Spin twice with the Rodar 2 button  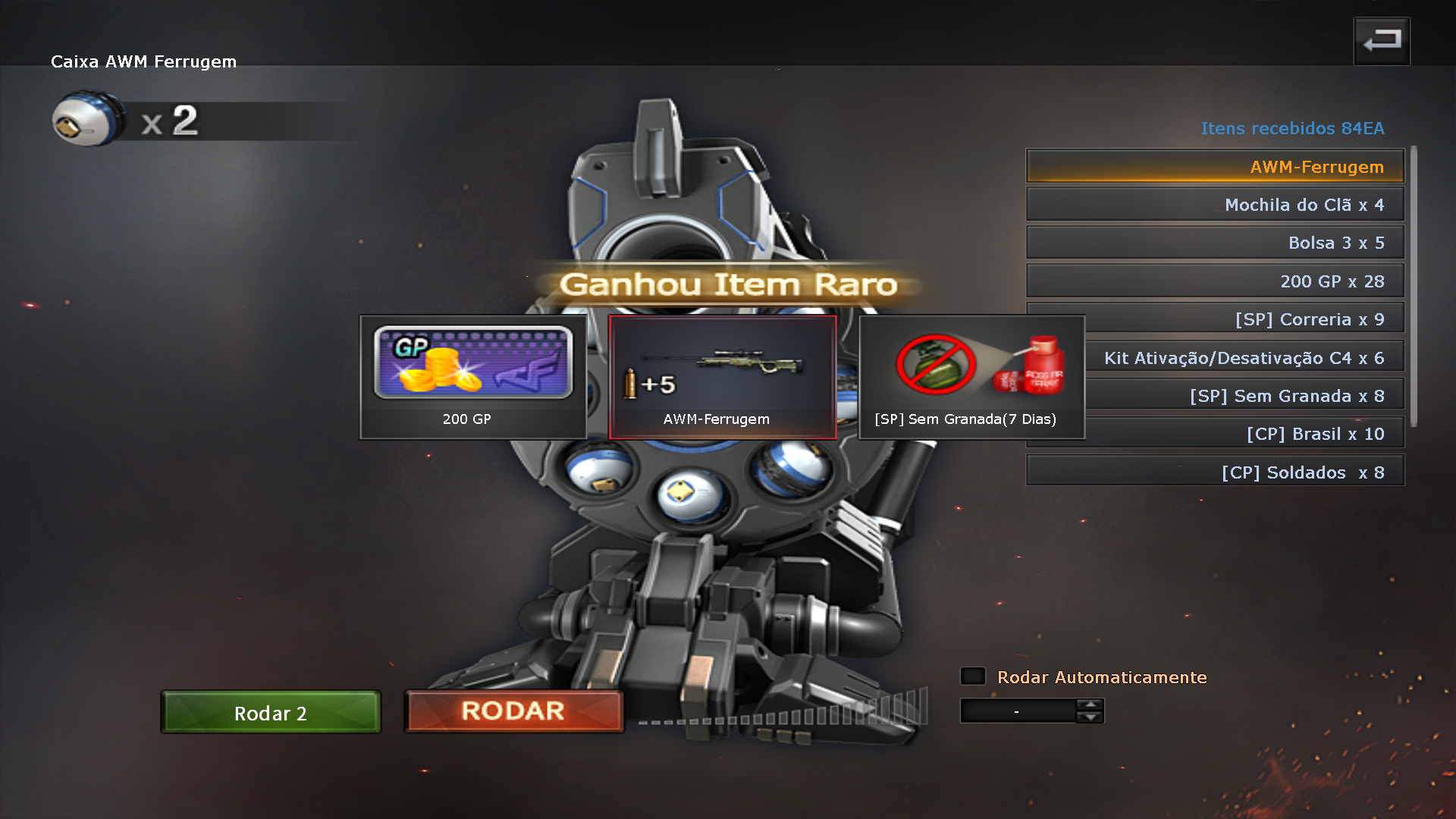click(x=271, y=713)
